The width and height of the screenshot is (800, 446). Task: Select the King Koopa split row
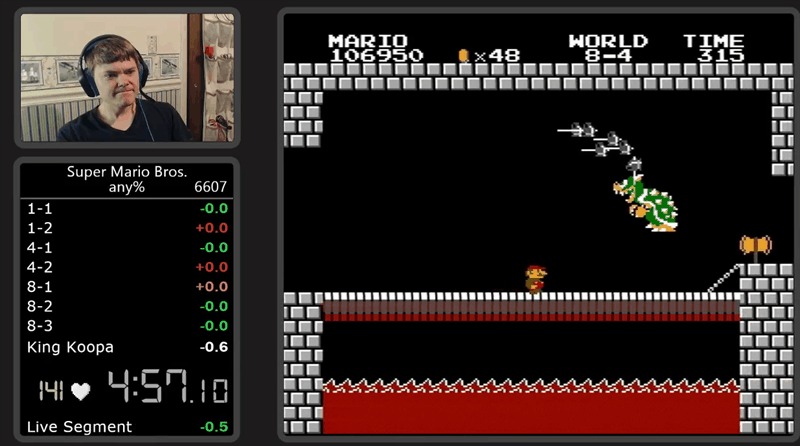[127, 347]
